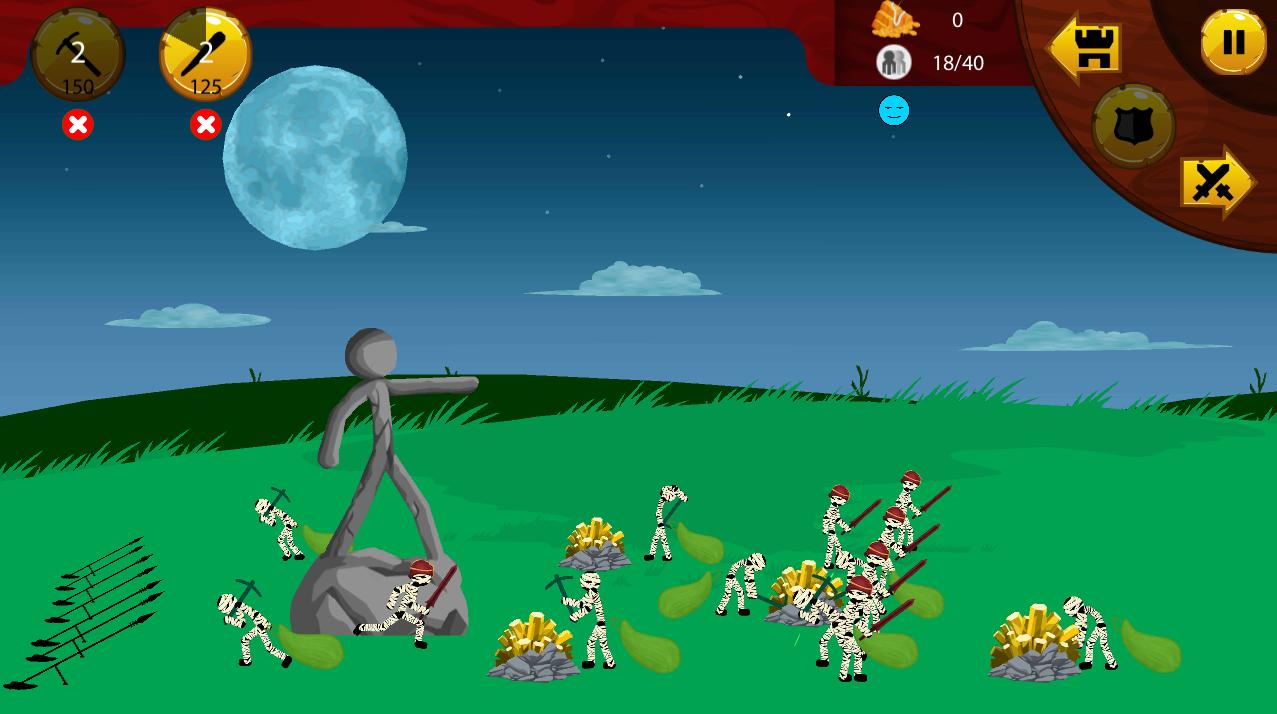Order army to attack with crossed swords

click(1215, 183)
